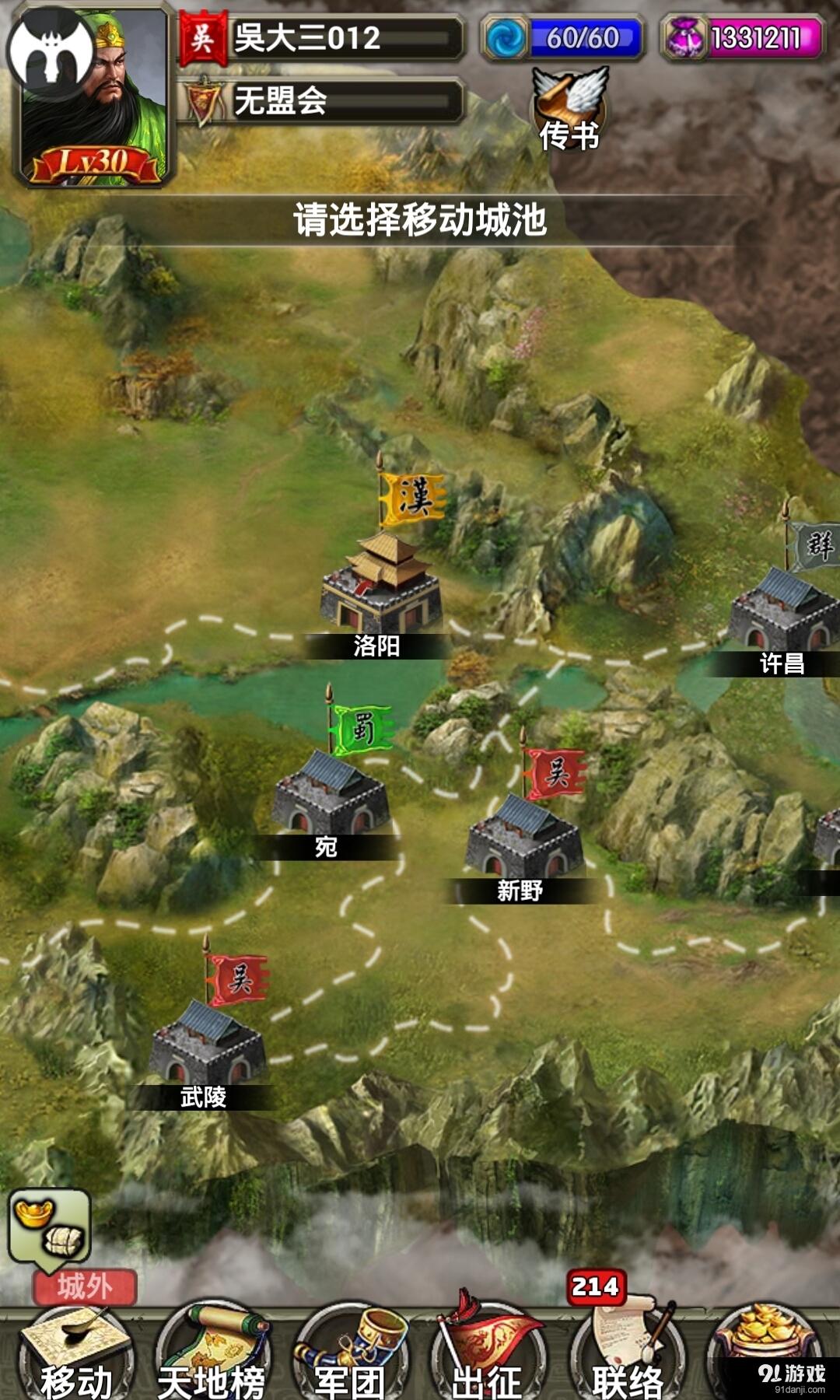Tap the 传书 winged letter icon
The height and width of the screenshot is (1400, 840).
click(569, 109)
